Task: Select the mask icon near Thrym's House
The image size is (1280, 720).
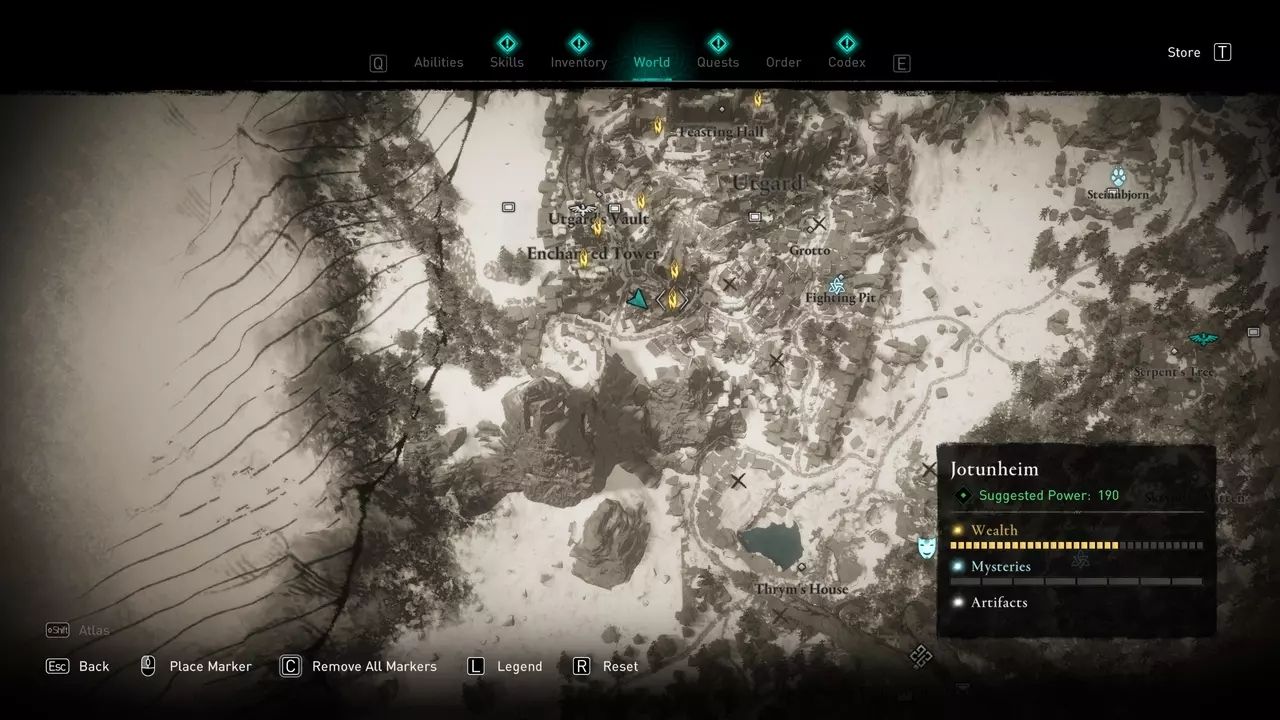Action: click(x=927, y=547)
